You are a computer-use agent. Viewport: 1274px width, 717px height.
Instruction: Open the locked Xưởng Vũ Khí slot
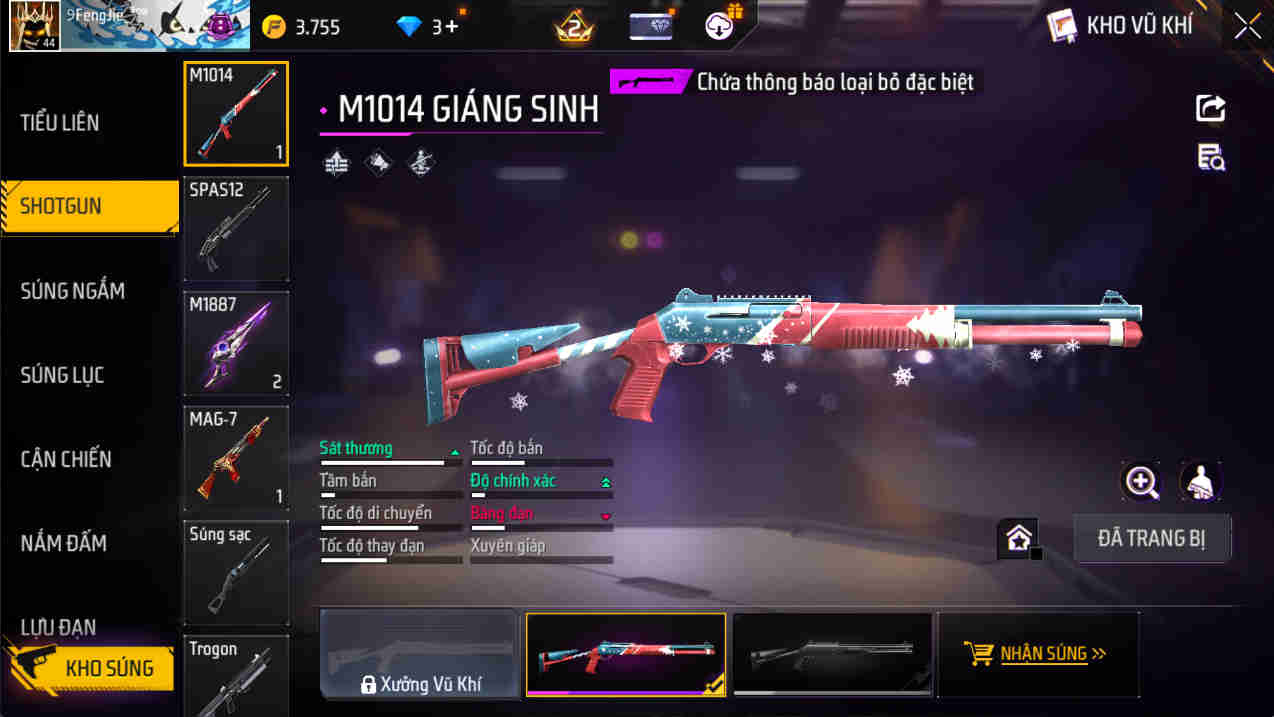pos(420,654)
